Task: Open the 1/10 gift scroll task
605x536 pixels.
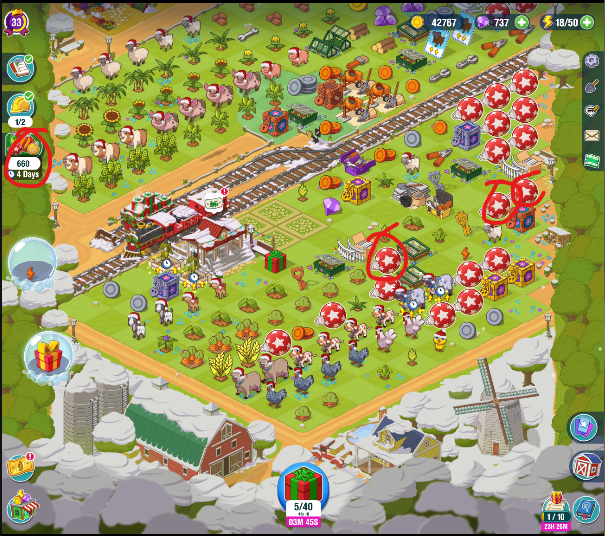Action: [x=554, y=507]
